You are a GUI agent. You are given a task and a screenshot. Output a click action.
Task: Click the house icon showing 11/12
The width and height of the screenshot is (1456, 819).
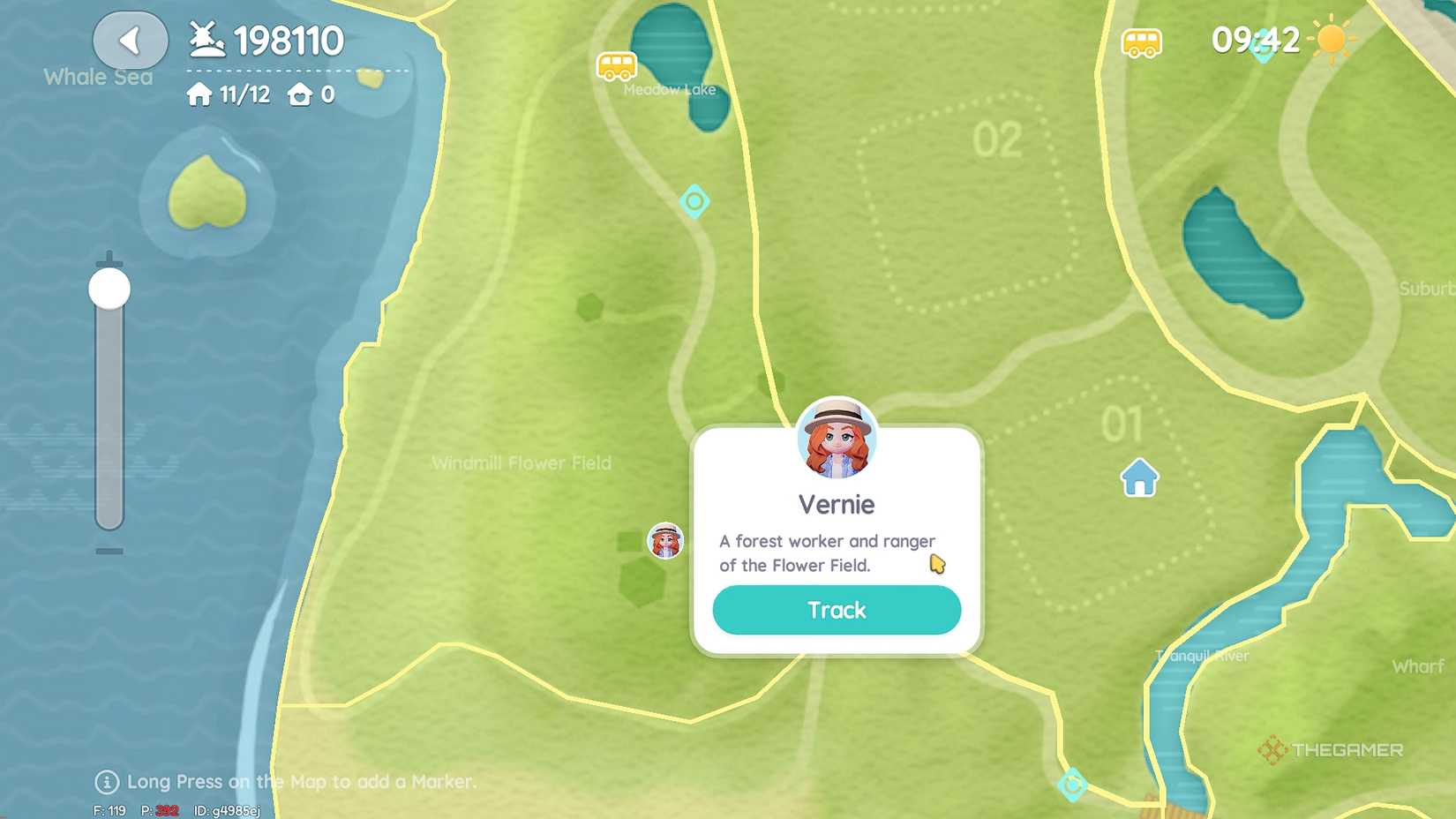click(x=199, y=94)
